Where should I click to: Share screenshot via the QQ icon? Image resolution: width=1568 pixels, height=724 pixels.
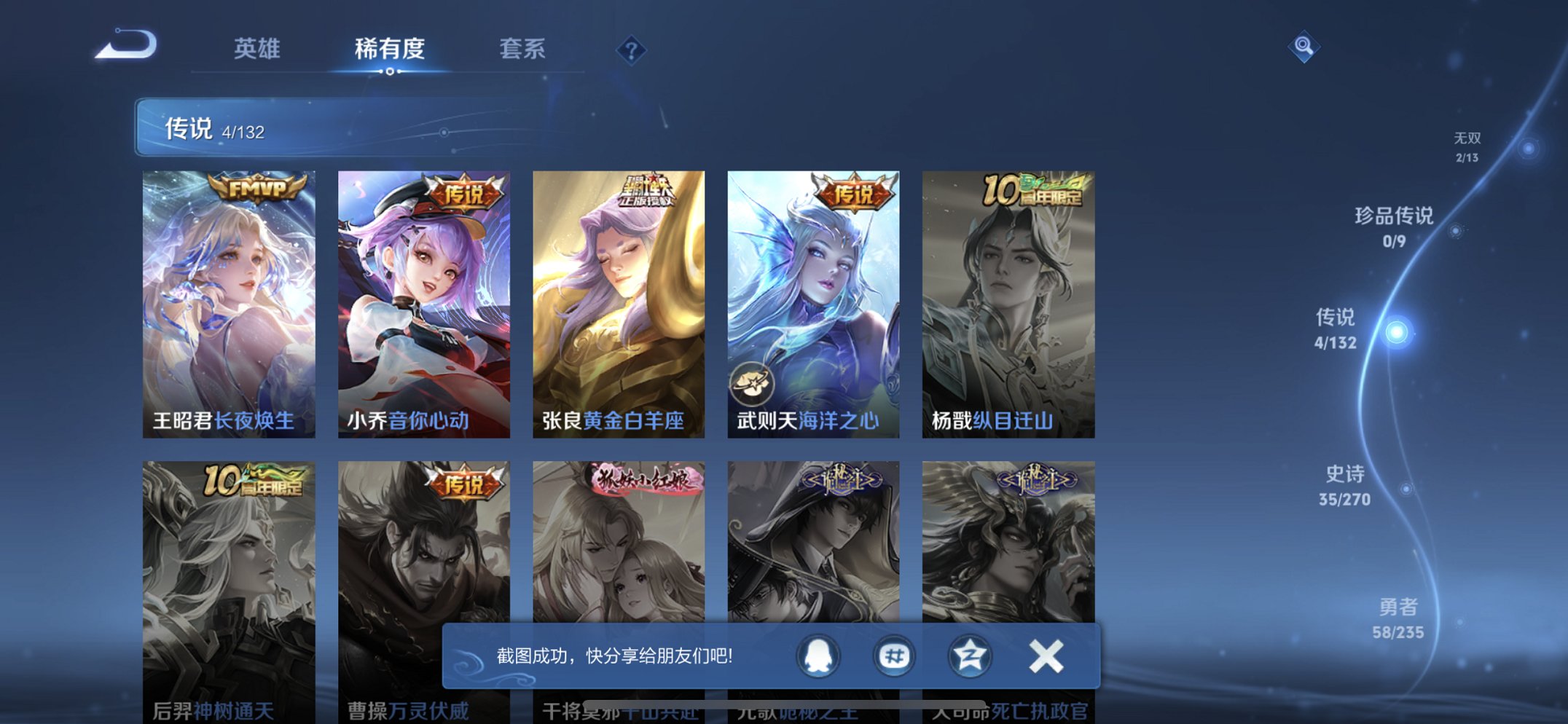click(818, 656)
